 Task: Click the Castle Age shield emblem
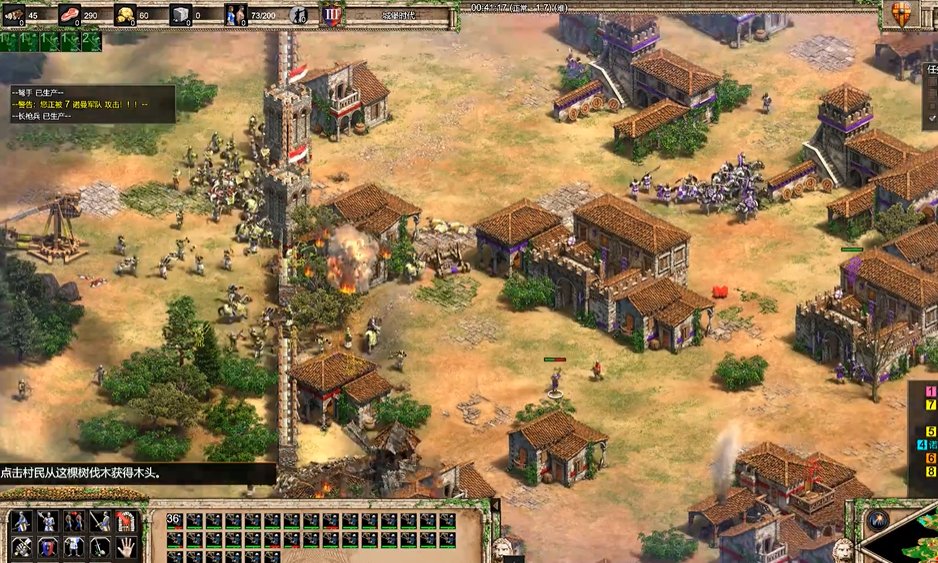pyautogui.click(x=331, y=14)
